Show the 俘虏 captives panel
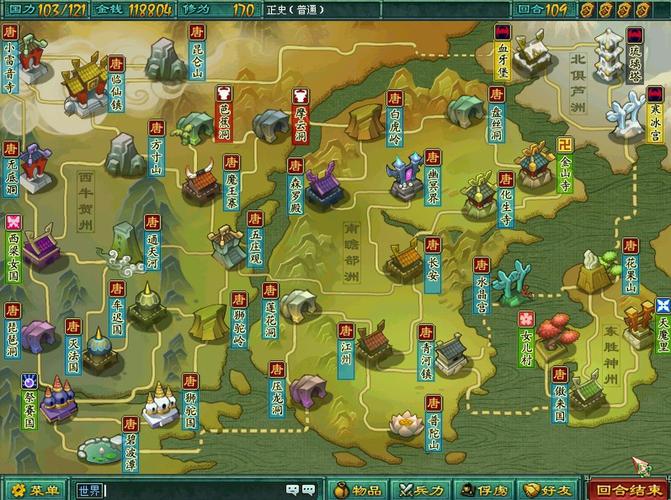Image resolution: width=671 pixels, height=500 pixels. tap(484, 490)
